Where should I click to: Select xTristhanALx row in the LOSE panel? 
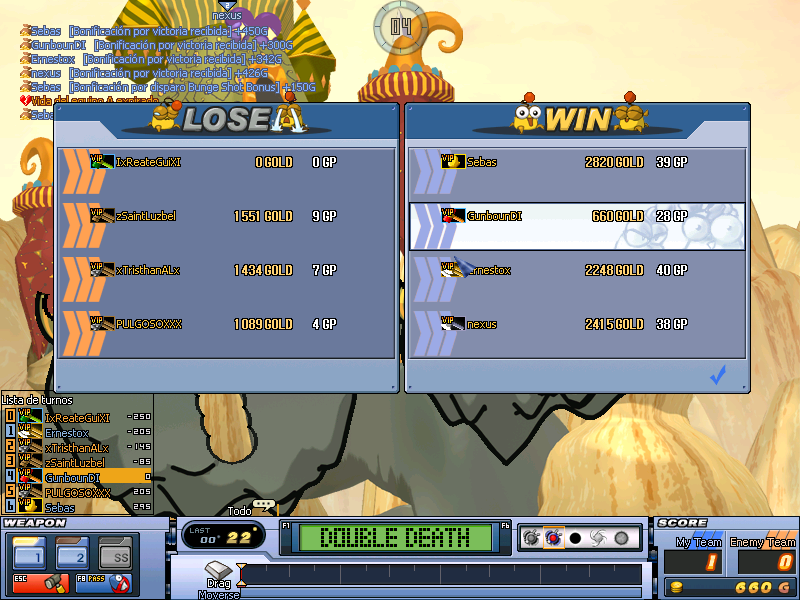[x=225, y=270]
